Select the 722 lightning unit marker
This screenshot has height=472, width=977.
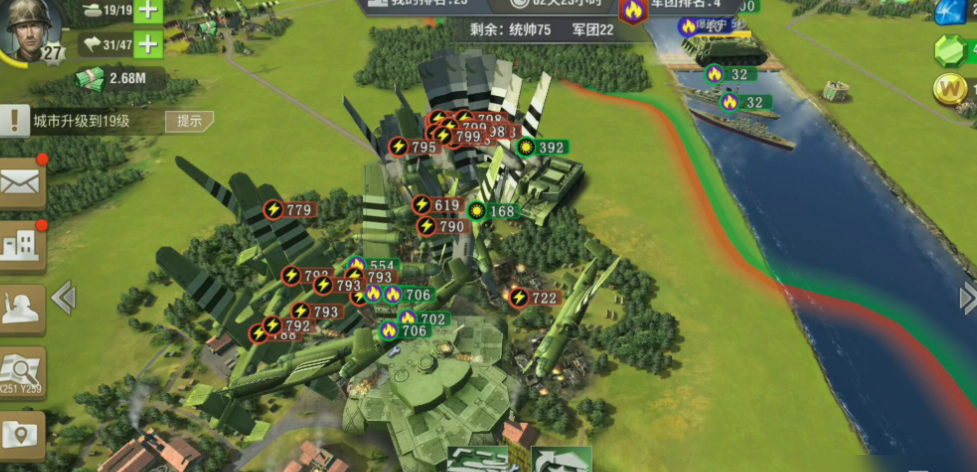tap(533, 298)
